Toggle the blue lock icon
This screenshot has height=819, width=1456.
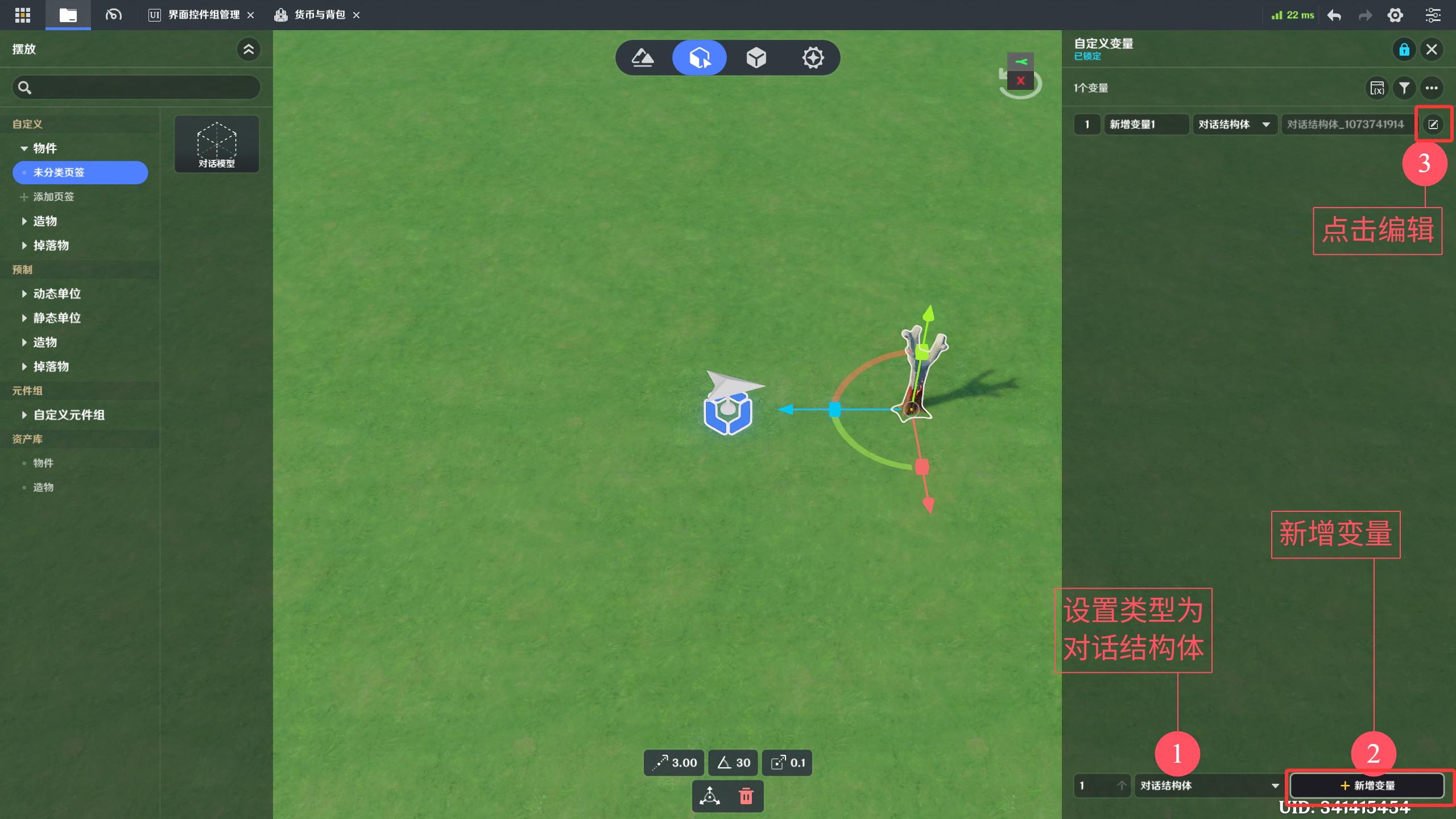(x=1404, y=49)
